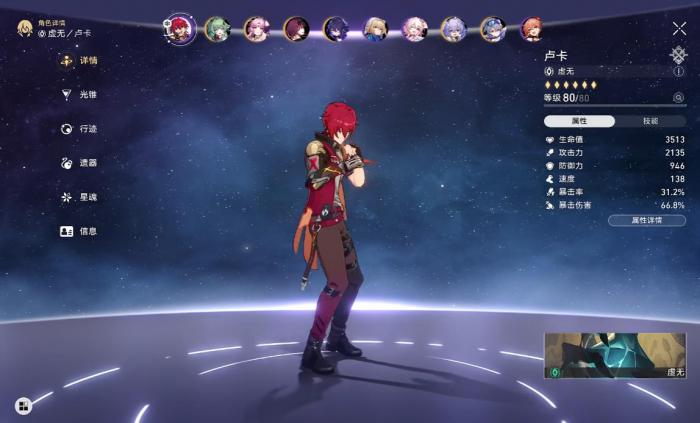This screenshot has width=700, height=423.
Task: Click the 属性详情 attribute details button
Action: (x=647, y=220)
